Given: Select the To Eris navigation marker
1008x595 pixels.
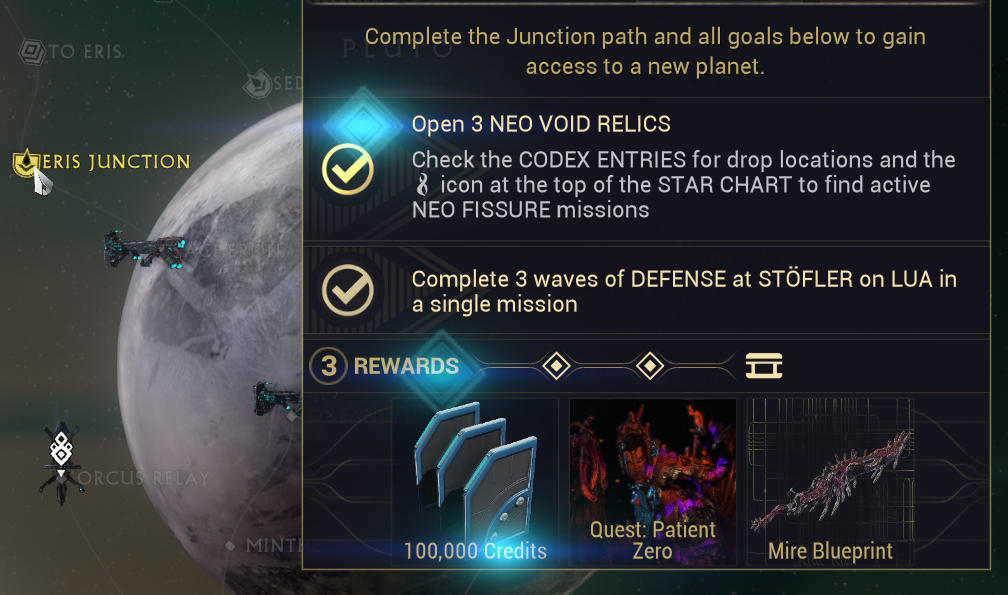Looking at the screenshot, I should click(34, 51).
